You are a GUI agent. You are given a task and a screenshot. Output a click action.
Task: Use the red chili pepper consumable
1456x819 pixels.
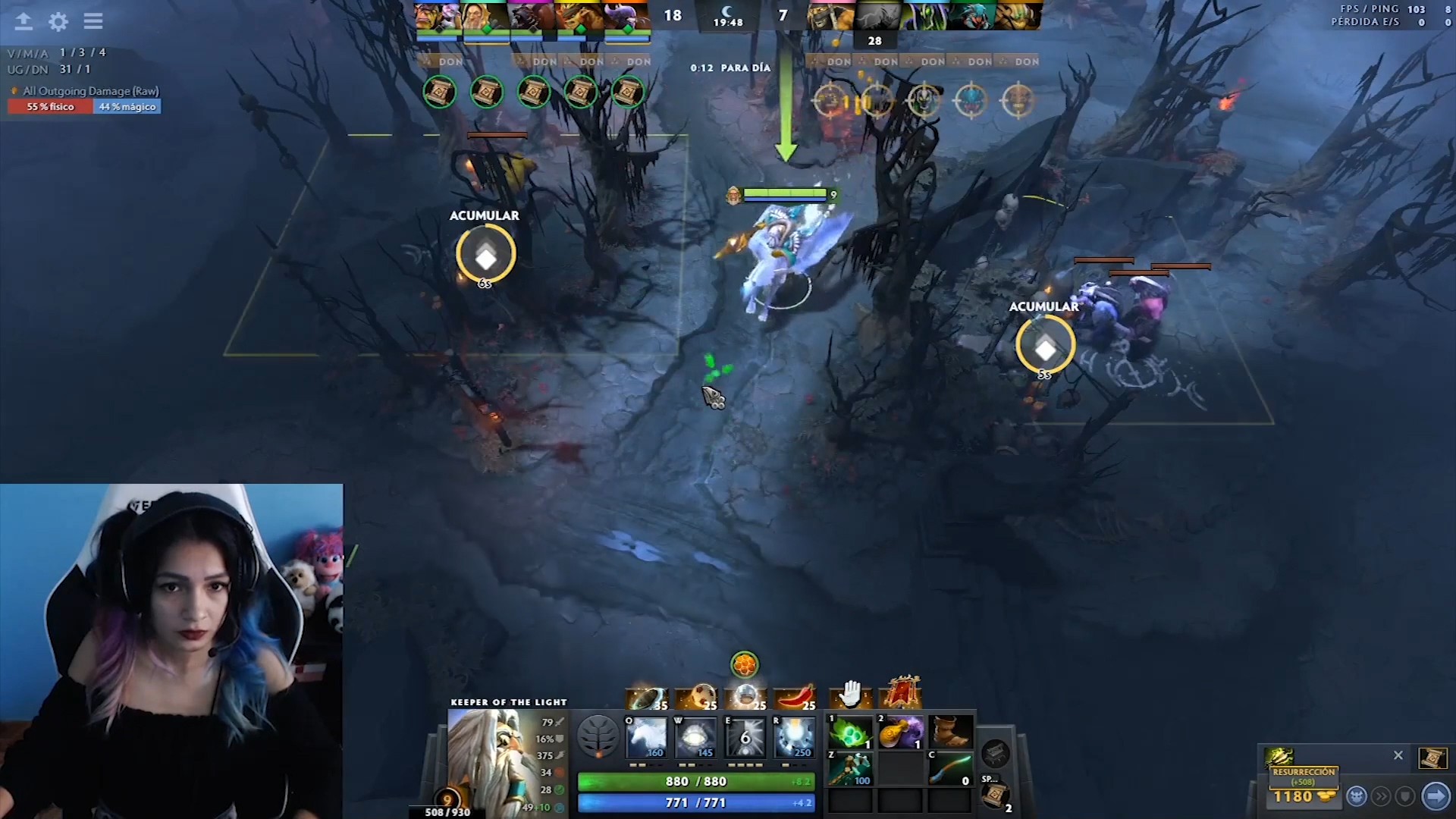794,696
